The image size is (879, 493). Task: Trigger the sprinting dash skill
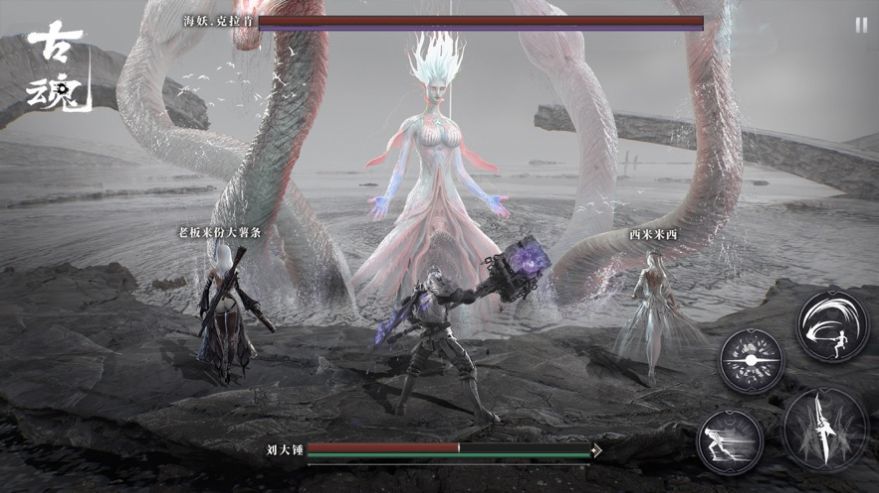pos(730,440)
